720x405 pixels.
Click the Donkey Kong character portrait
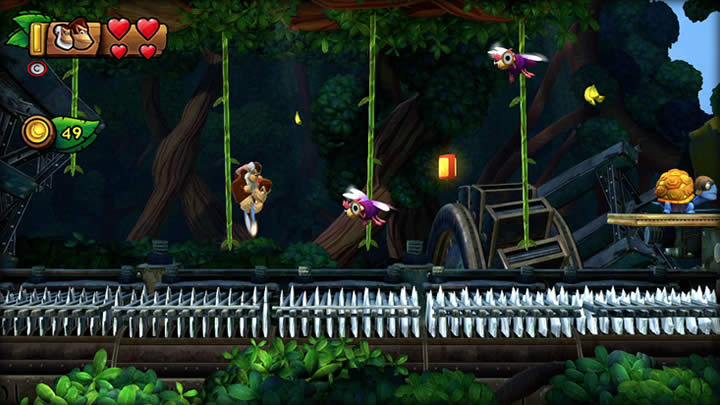tap(72, 38)
